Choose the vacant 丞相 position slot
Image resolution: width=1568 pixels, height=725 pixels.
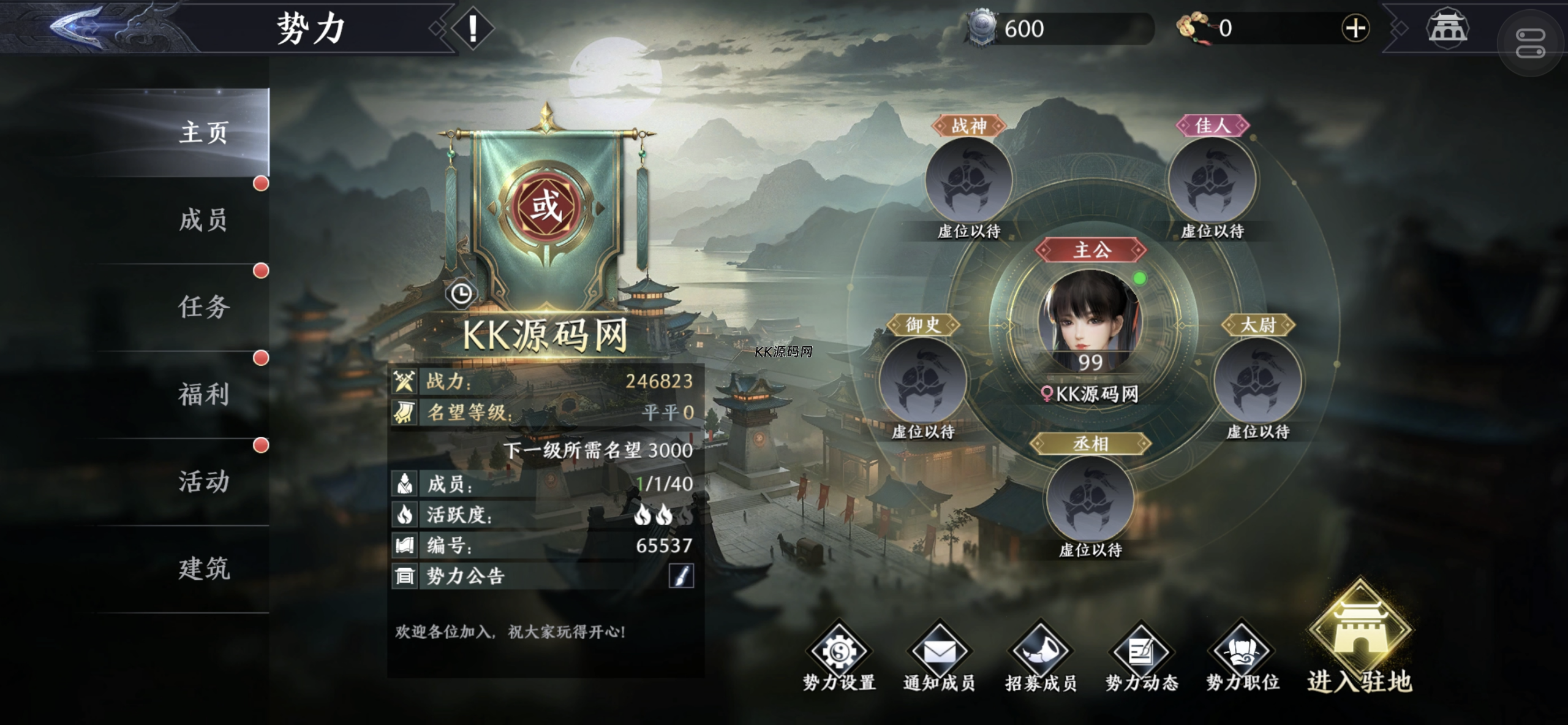[x=1090, y=499]
